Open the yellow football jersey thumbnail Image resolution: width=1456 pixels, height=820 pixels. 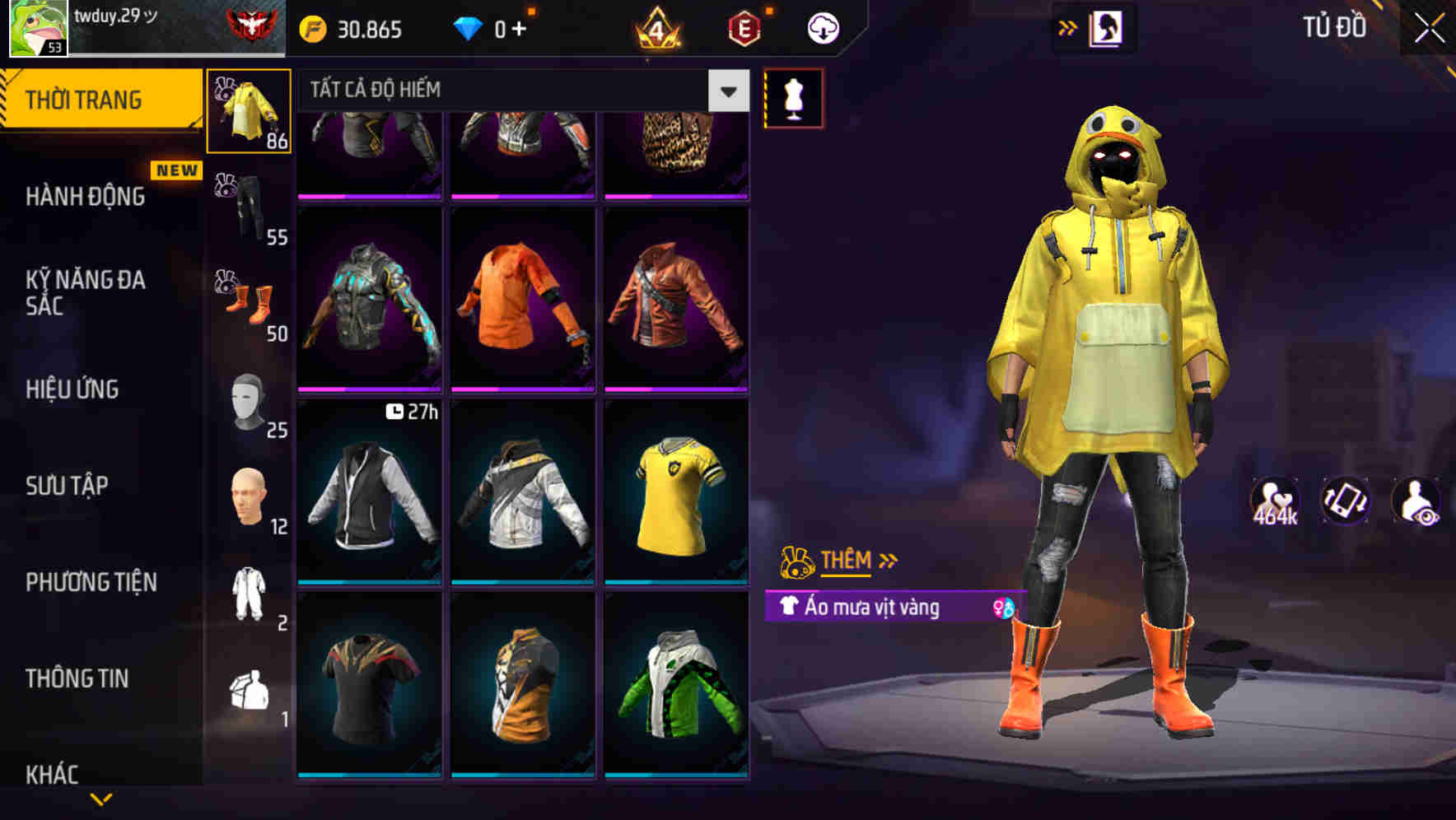tap(677, 494)
